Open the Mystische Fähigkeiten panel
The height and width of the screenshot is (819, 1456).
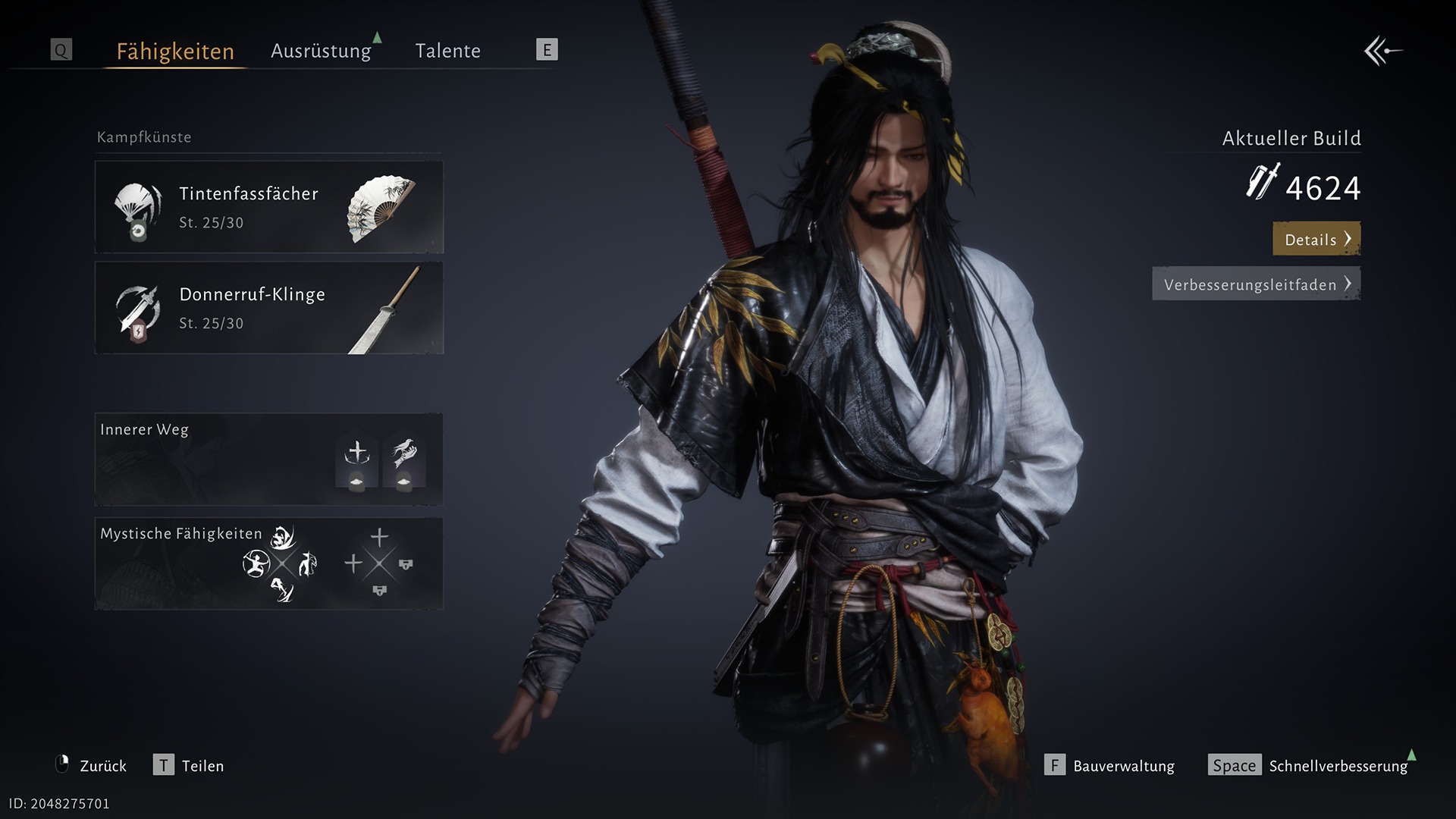pyautogui.click(x=268, y=563)
